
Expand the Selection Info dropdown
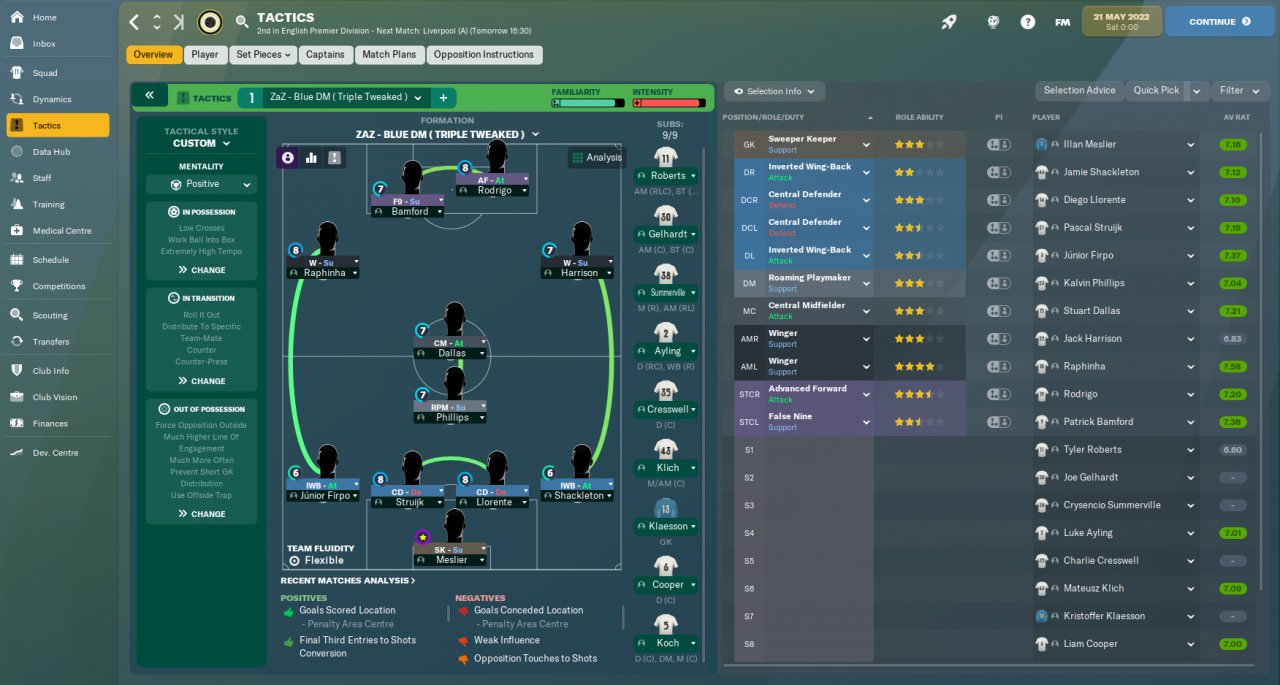(x=774, y=91)
